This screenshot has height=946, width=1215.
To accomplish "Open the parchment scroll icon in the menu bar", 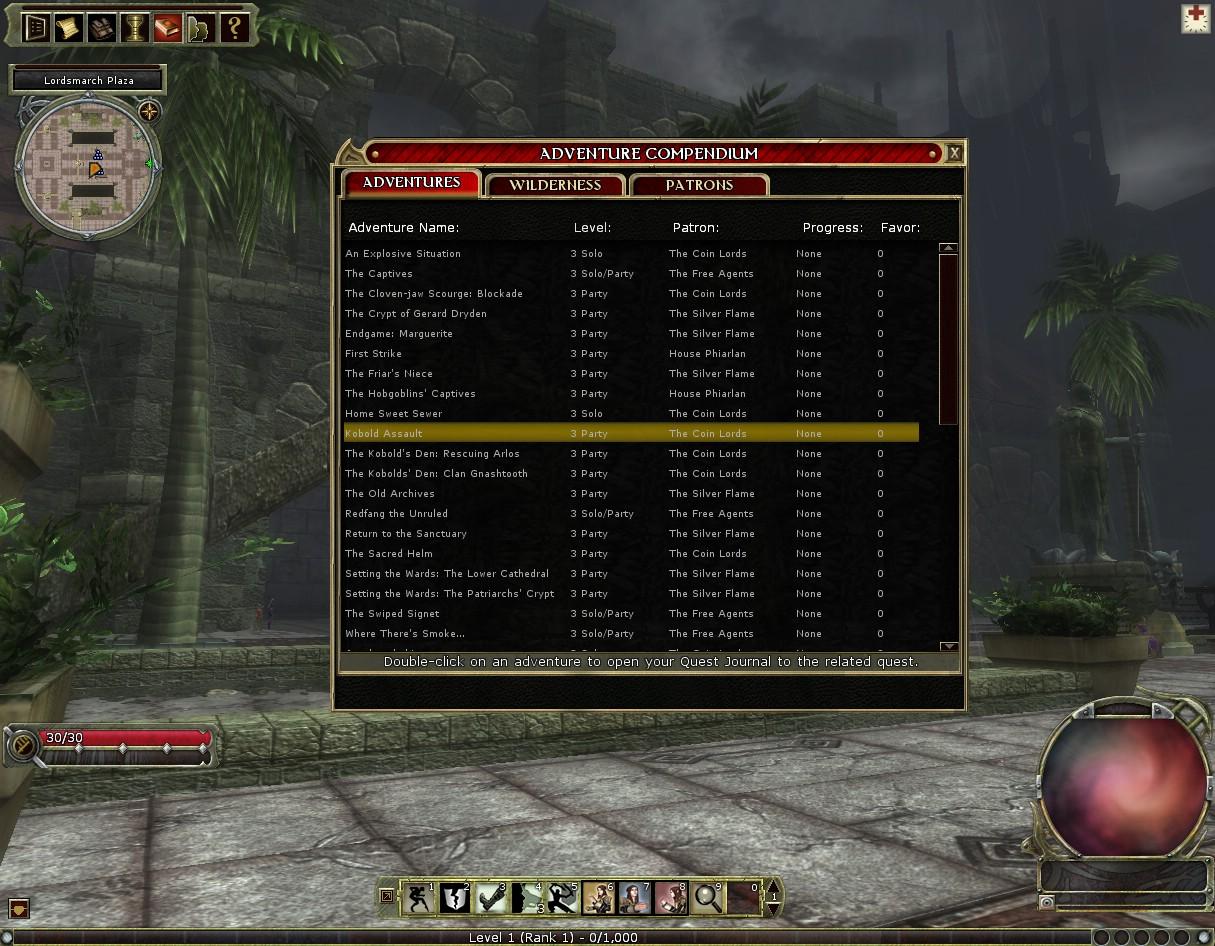I will pos(68,28).
